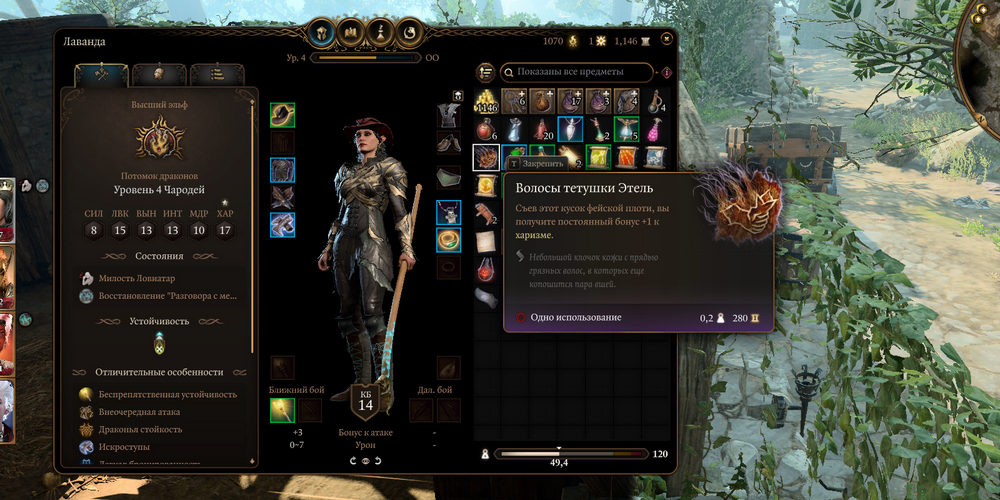Select Auntie Ethel's hair item slot
This screenshot has width=1000, height=500.
(486, 157)
